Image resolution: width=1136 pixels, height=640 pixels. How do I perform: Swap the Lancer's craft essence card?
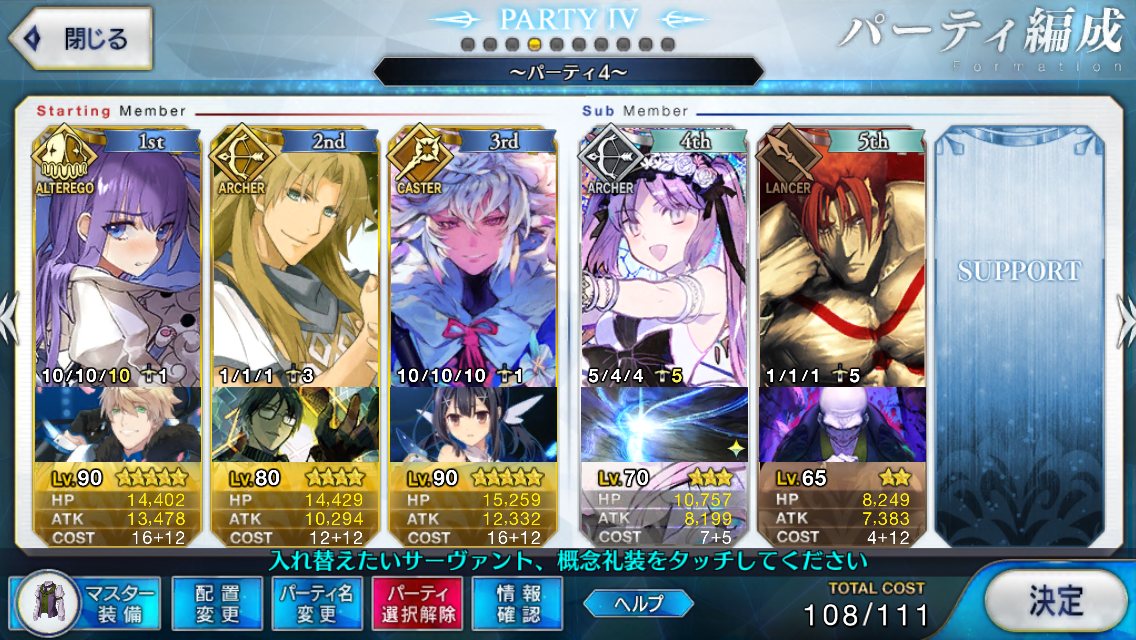(841, 425)
